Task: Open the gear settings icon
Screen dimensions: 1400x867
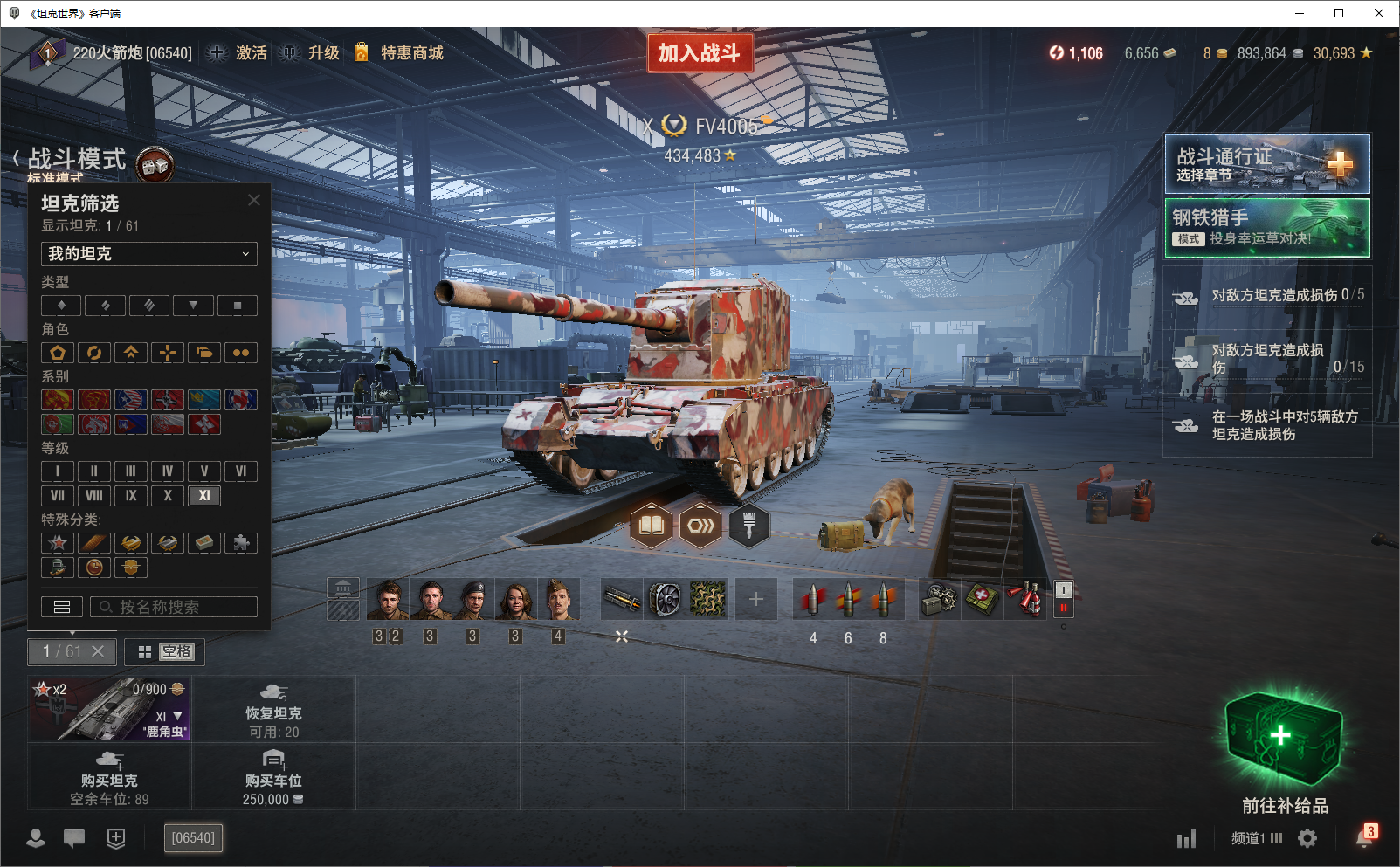Action: point(1307,838)
